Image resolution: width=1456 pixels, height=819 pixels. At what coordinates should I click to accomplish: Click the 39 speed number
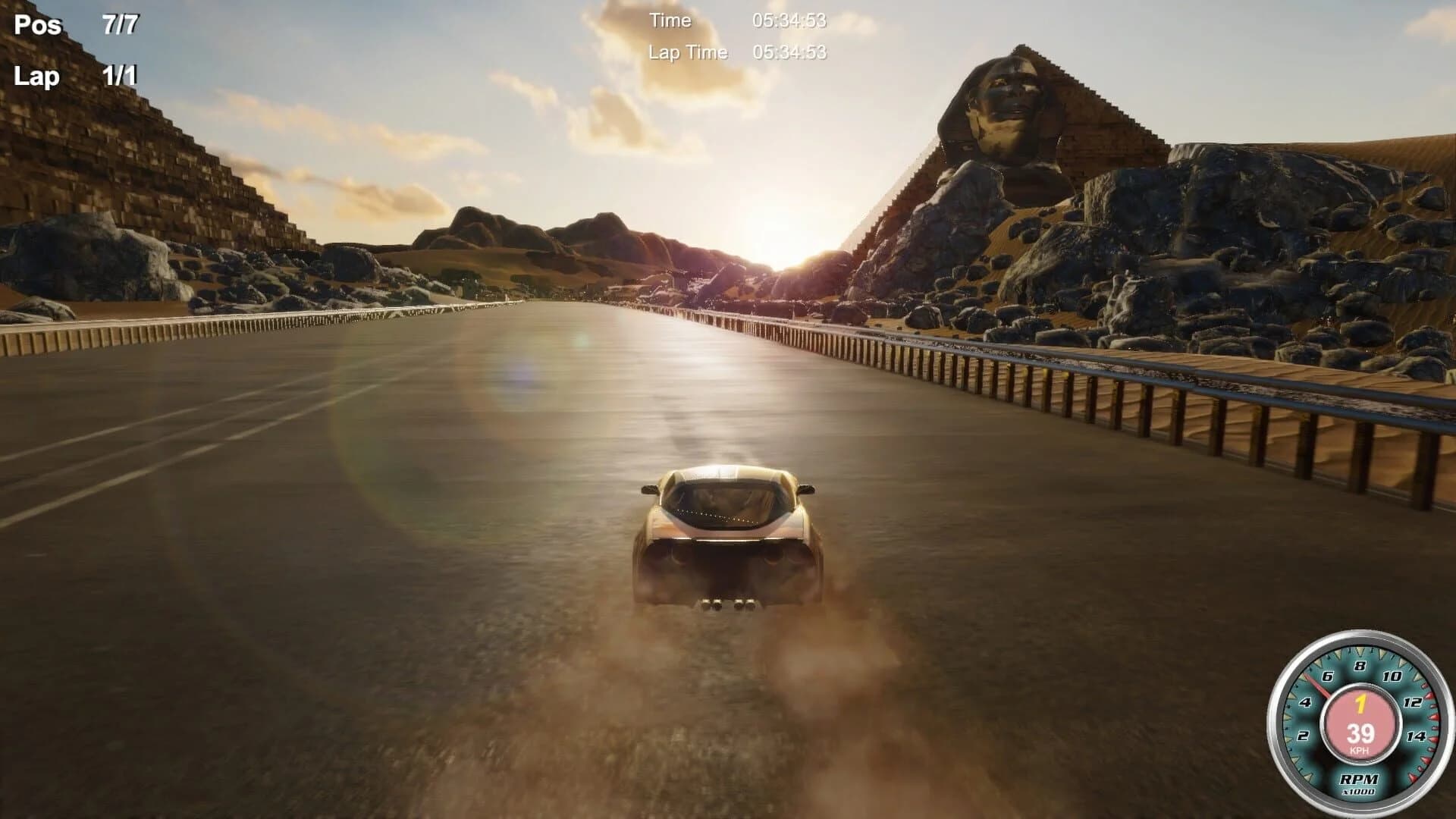[x=1361, y=734]
